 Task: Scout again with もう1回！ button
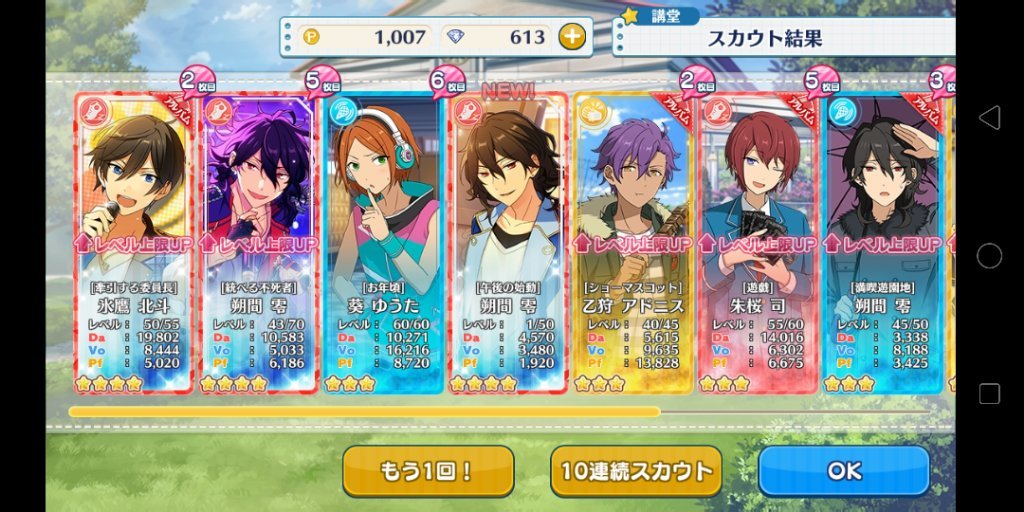coord(428,471)
